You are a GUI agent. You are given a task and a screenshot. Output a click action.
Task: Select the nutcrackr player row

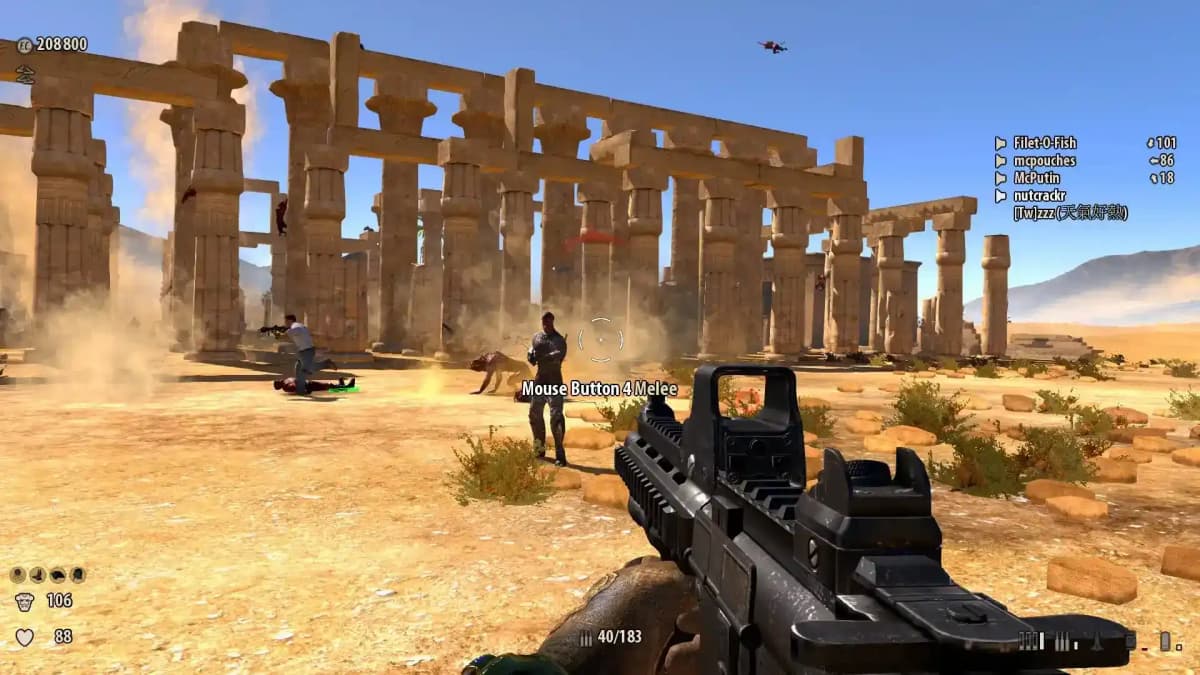(x=1042, y=195)
